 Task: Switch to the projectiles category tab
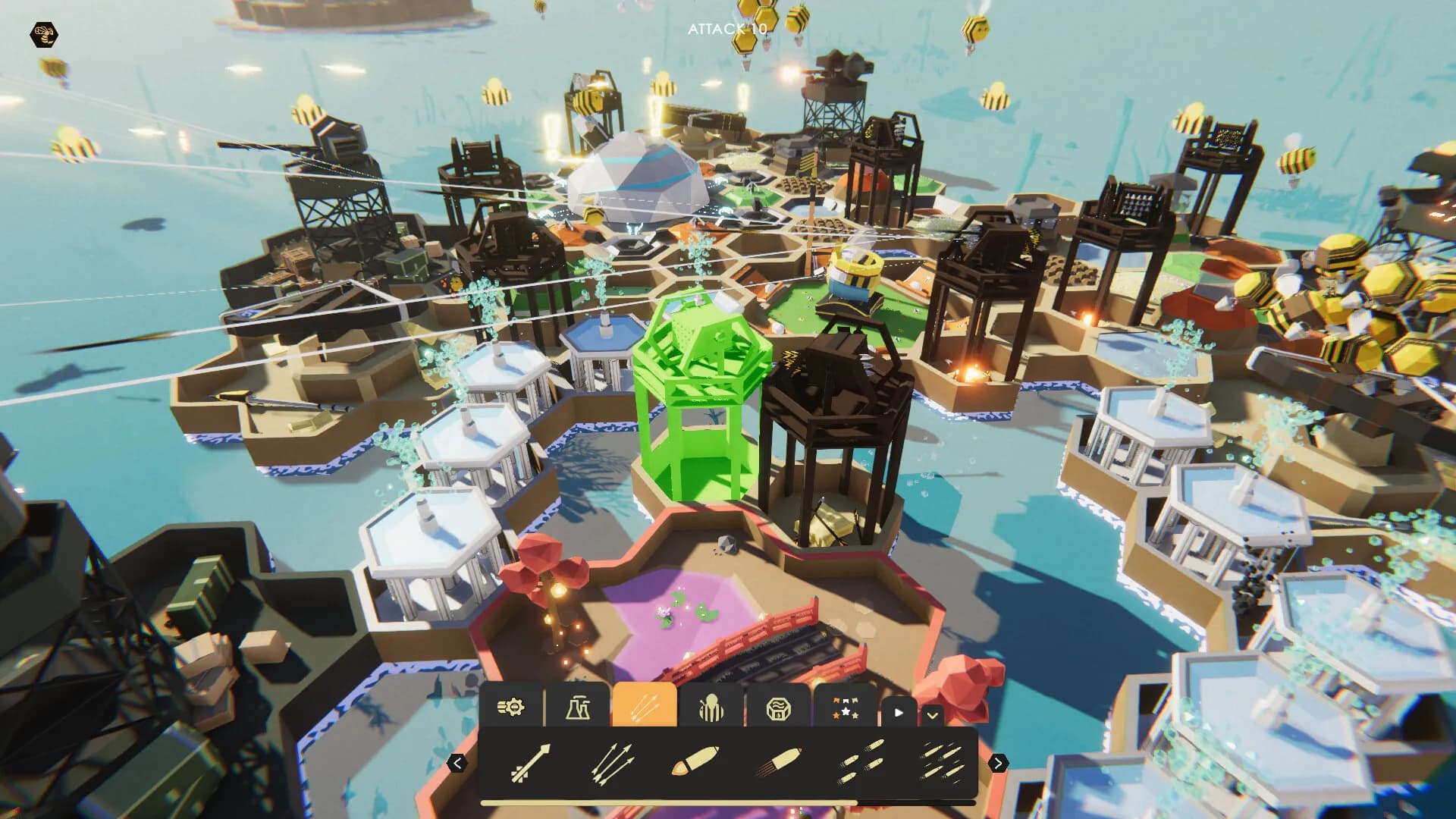pos(644,705)
